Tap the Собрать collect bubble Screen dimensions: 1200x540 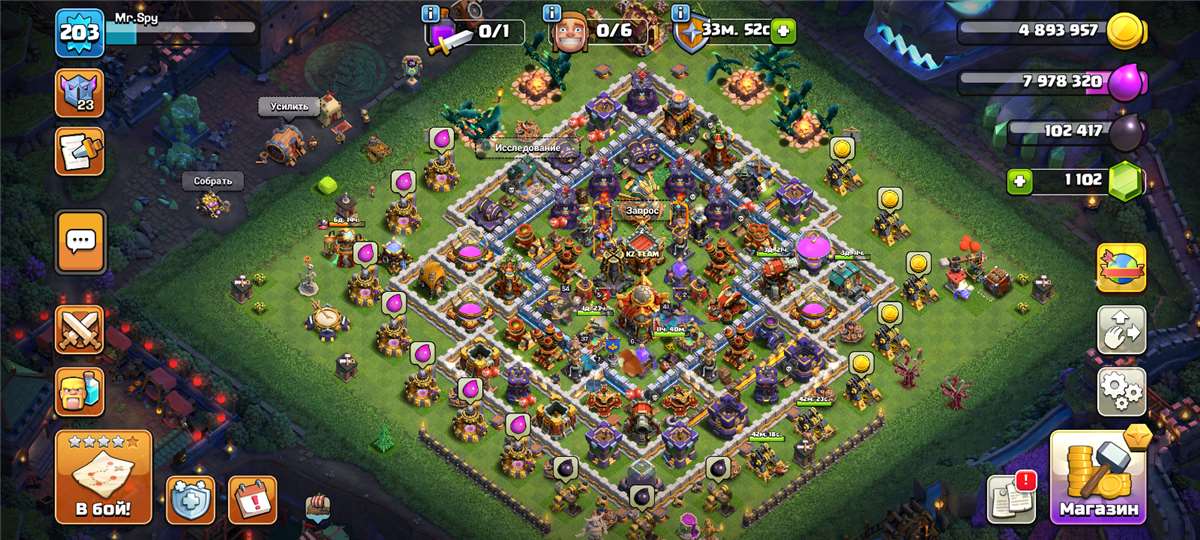[212, 181]
